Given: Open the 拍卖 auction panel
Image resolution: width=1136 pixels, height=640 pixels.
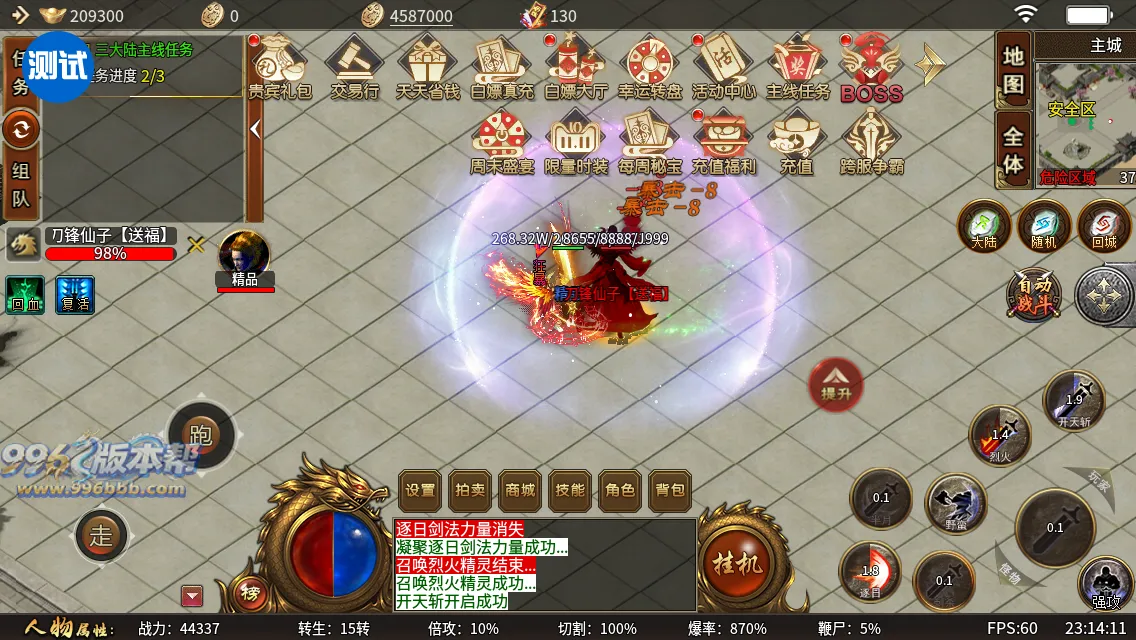Looking at the screenshot, I should 470,490.
